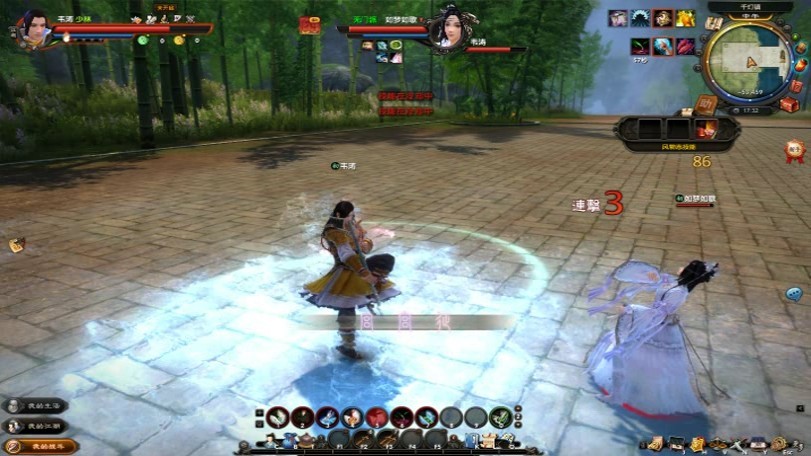The width and height of the screenshot is (811, 456).
Task: Activate the flame skill in the special bar
Action: click(707, 129)
